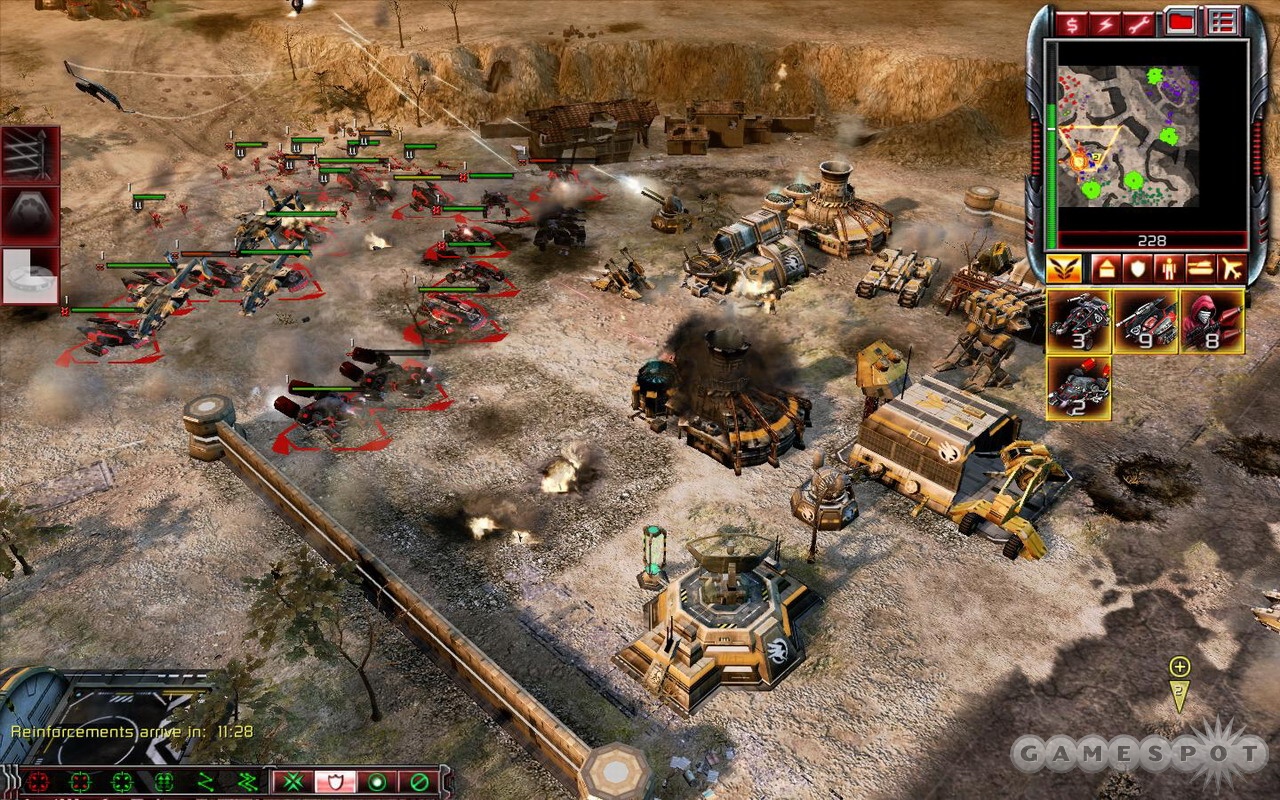Open the list menu tab on the sidebar
This screenshot has width=1280, height=800.
pyautogui.click(x=1221, y=21)
